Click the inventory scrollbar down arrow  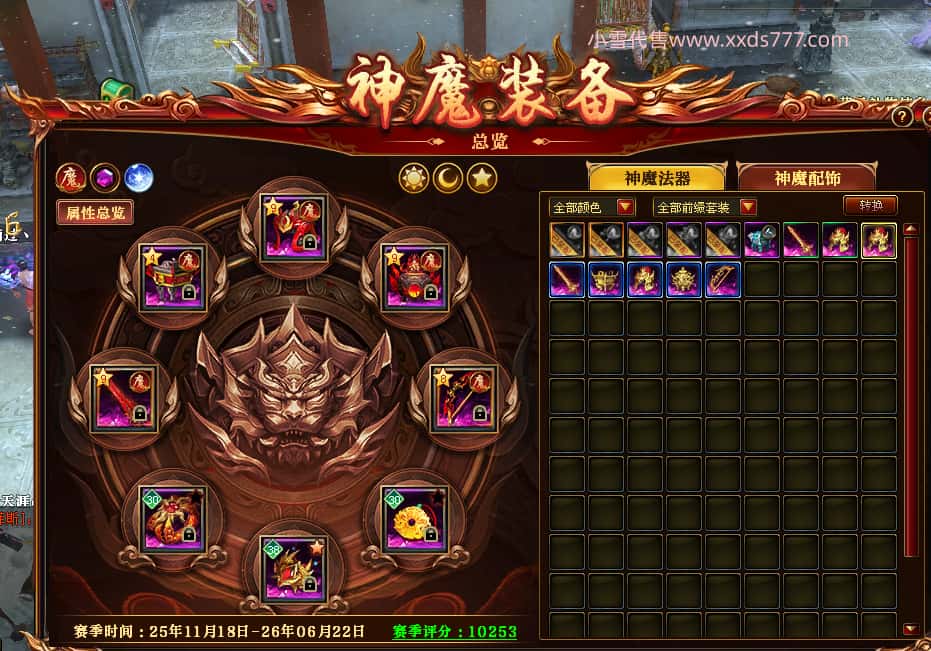click(x=909, y=629)
